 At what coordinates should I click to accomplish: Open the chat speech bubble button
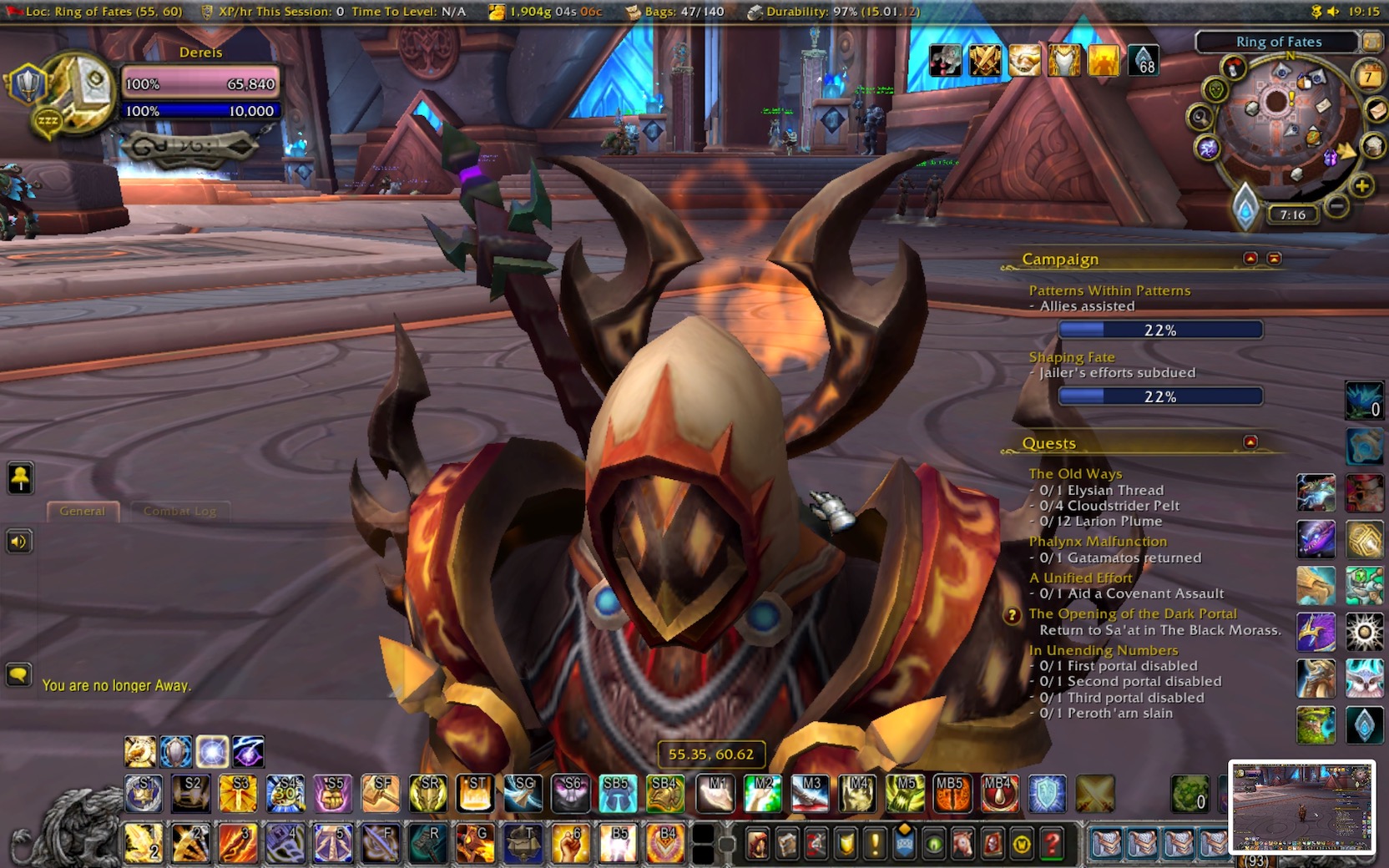[x=18, y=674]
